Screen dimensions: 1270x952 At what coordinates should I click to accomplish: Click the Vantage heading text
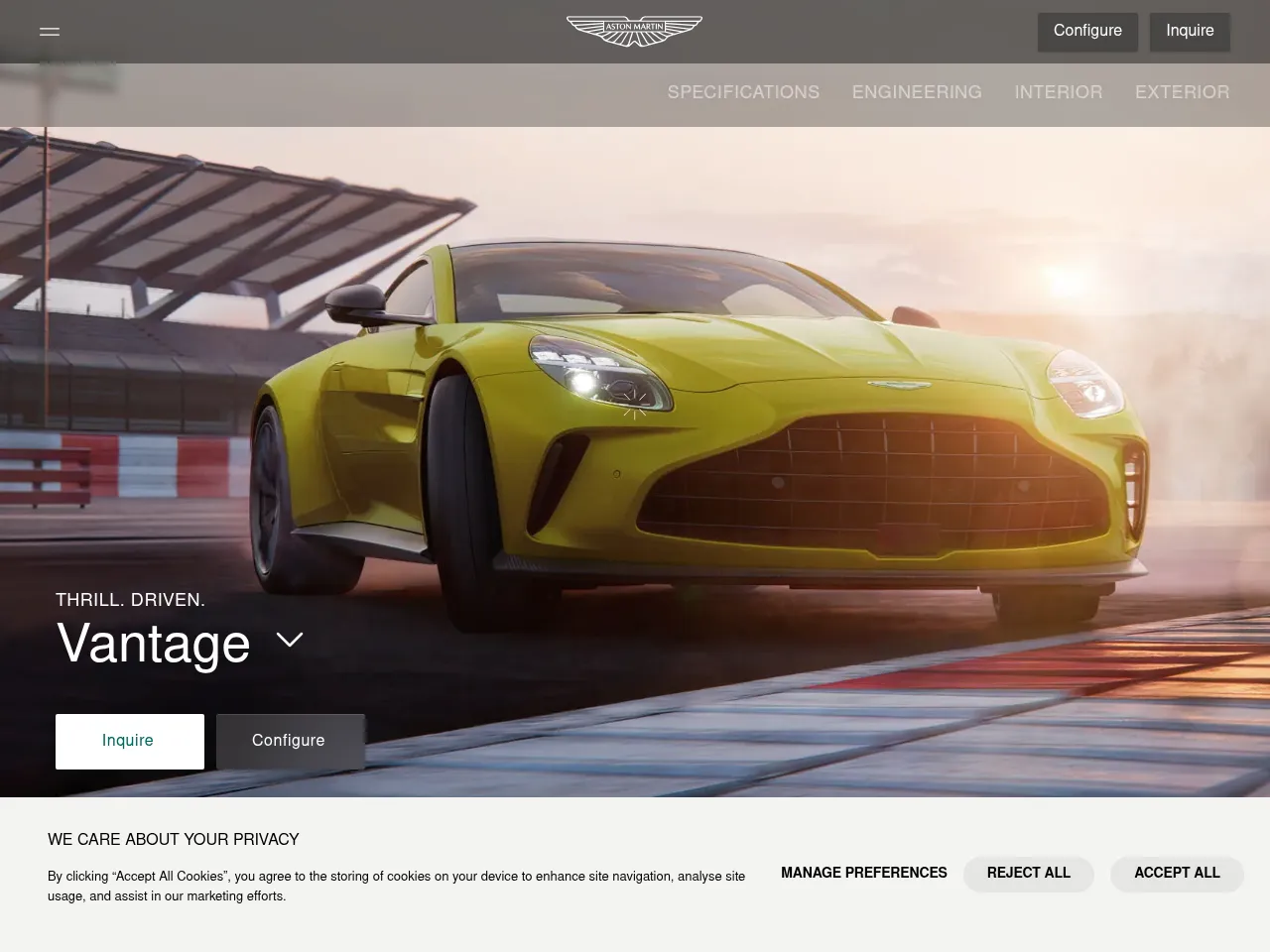tap(154, 645)
